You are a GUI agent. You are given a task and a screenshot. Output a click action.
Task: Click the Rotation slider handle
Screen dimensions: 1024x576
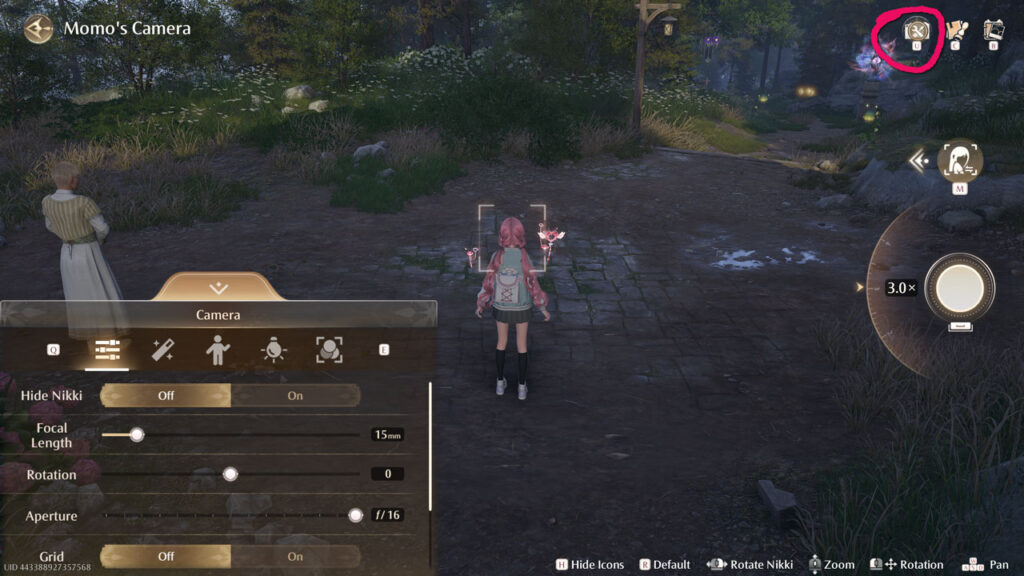click(230, 474)
